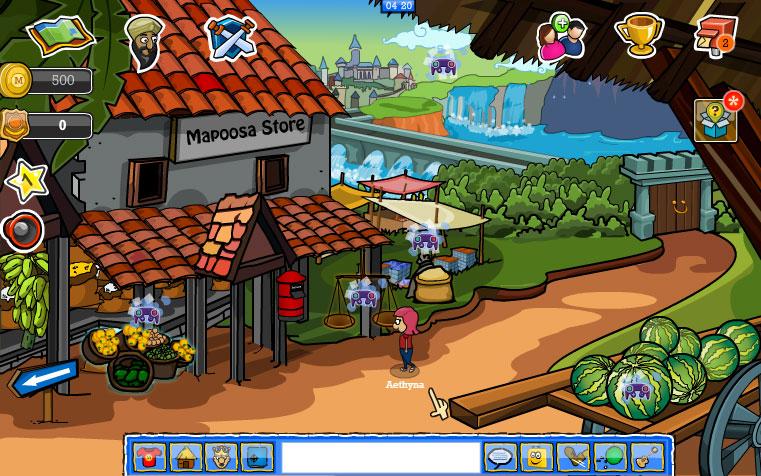The width and height of the screenshot is (761, 476).
Task: Open the world map icon
Action: click(61, 35)
